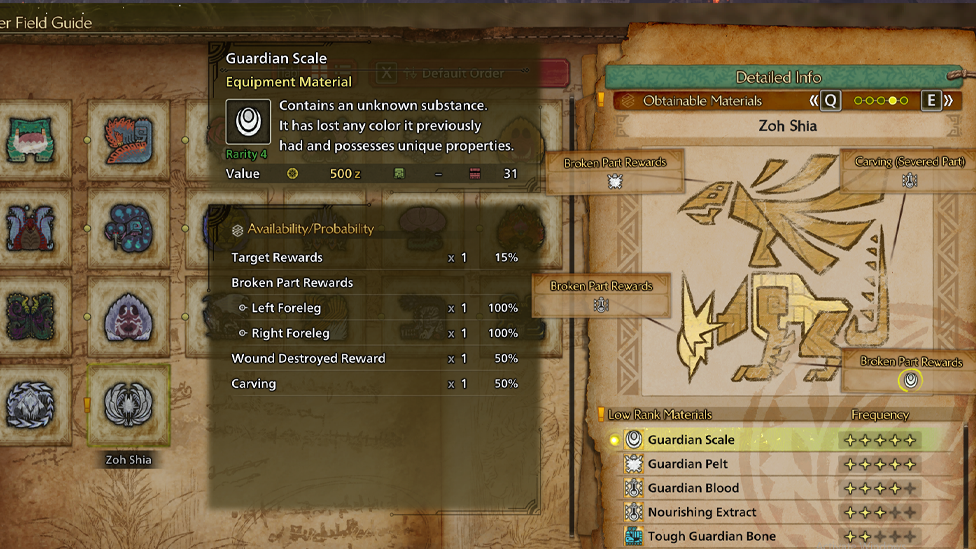This screenshot has height=549, width=976.
Task: Choose the blue coiled tentacle monster tile
Action: (128, 228)
